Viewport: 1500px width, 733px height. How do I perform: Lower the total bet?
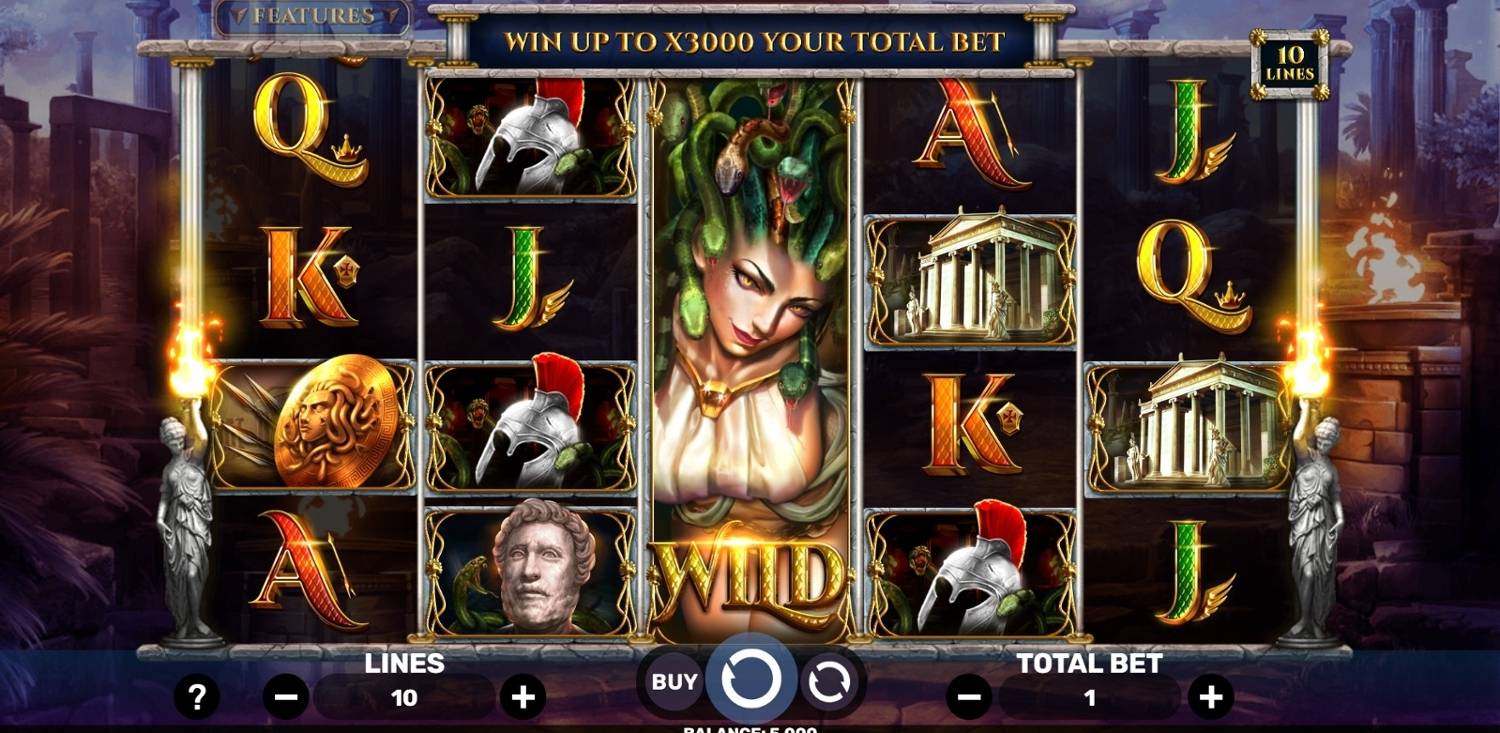(x=969, y=697)
